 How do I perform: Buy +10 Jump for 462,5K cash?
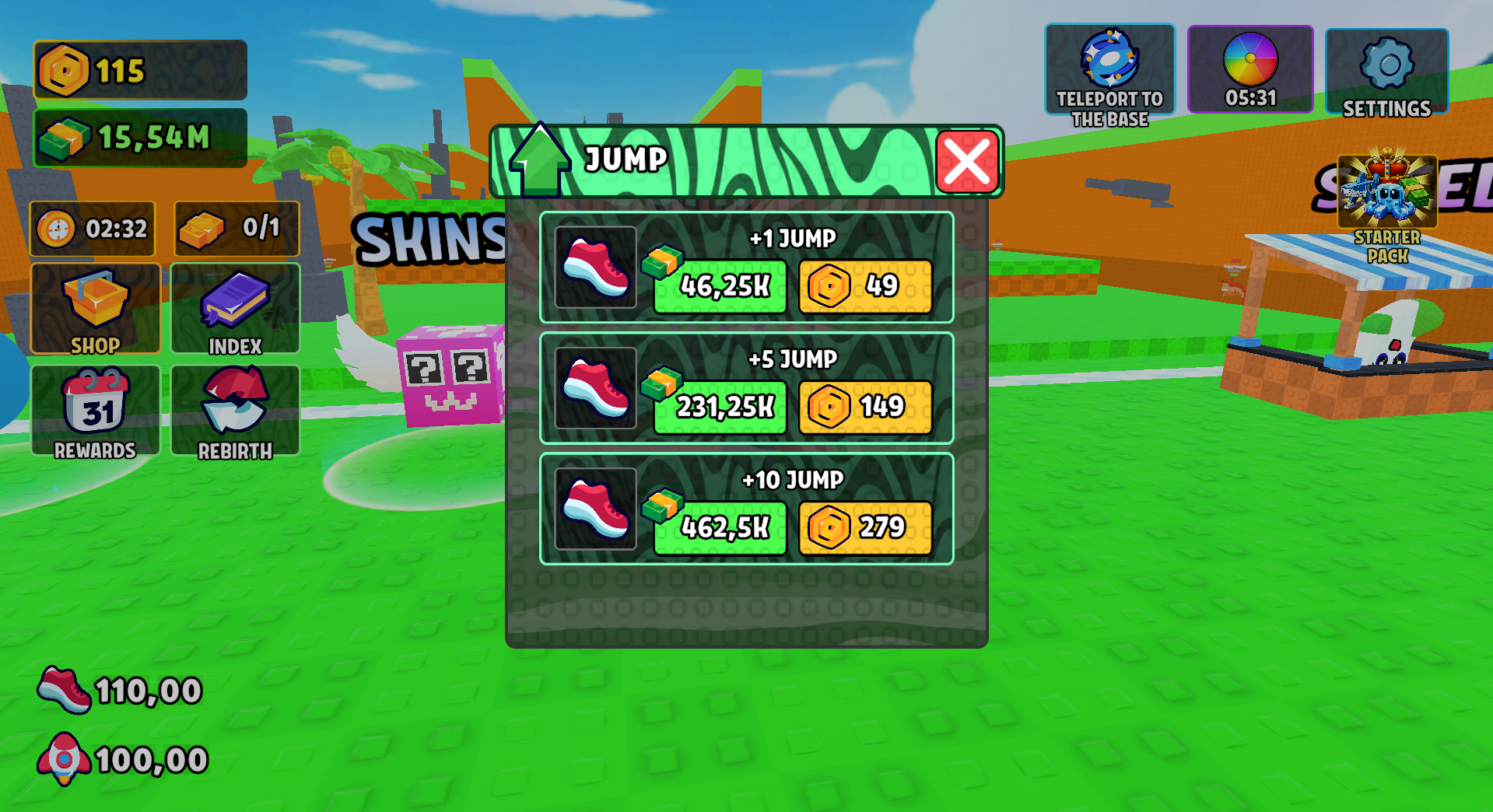coord(718,527)
